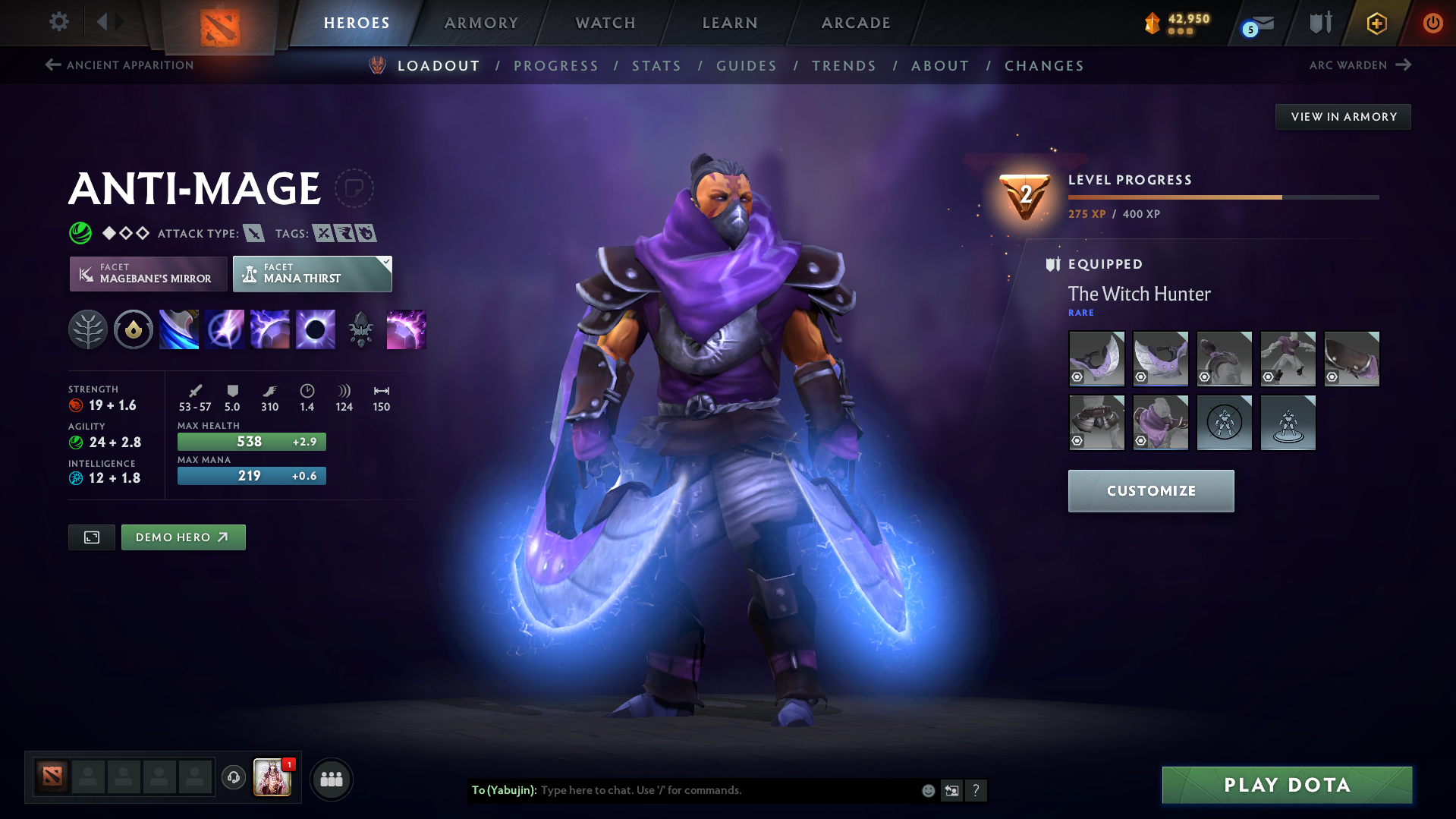The image size is (1456, 819).
Task: Click the settings gear icon
Action: (58, 23)
